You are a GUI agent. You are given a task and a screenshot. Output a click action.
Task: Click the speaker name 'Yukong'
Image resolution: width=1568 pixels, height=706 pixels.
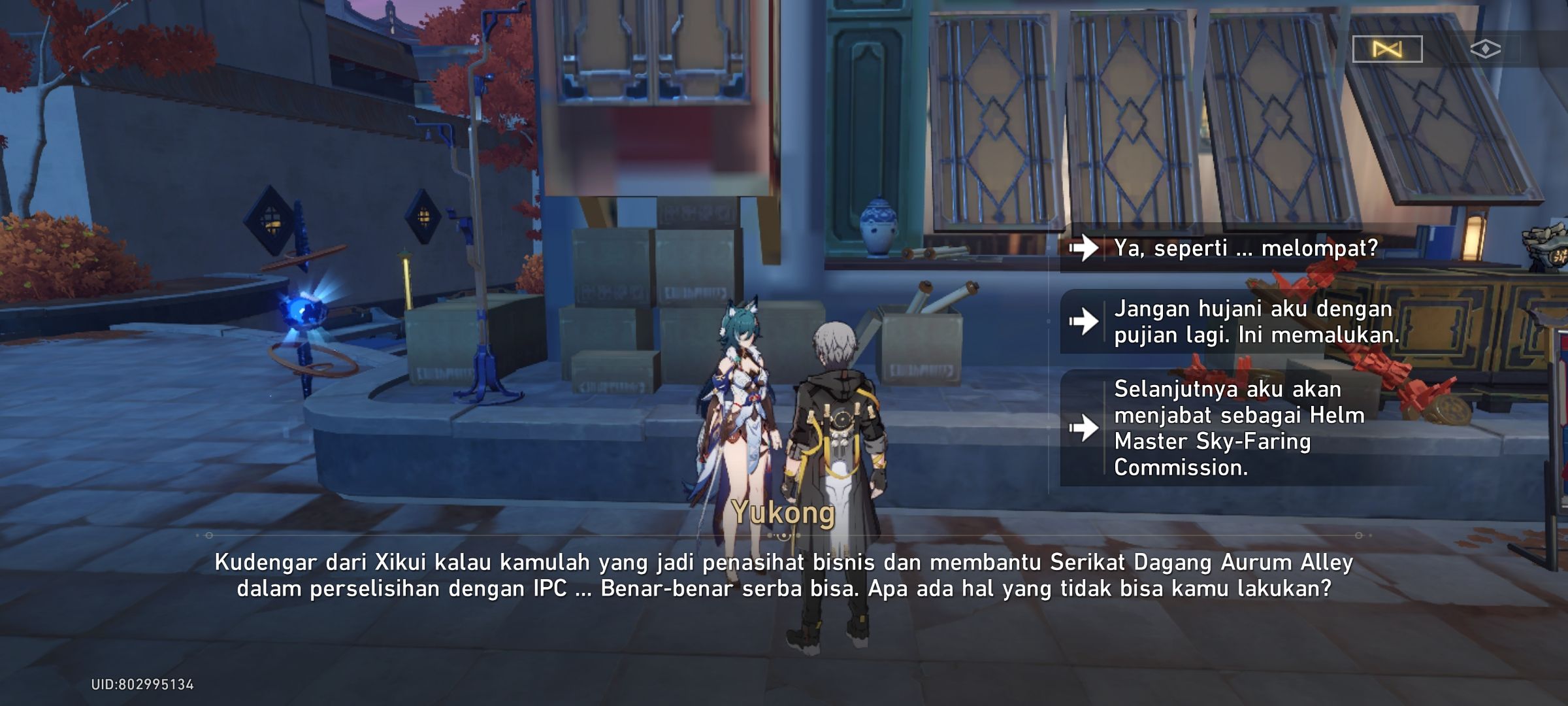(x=781, y=513)
